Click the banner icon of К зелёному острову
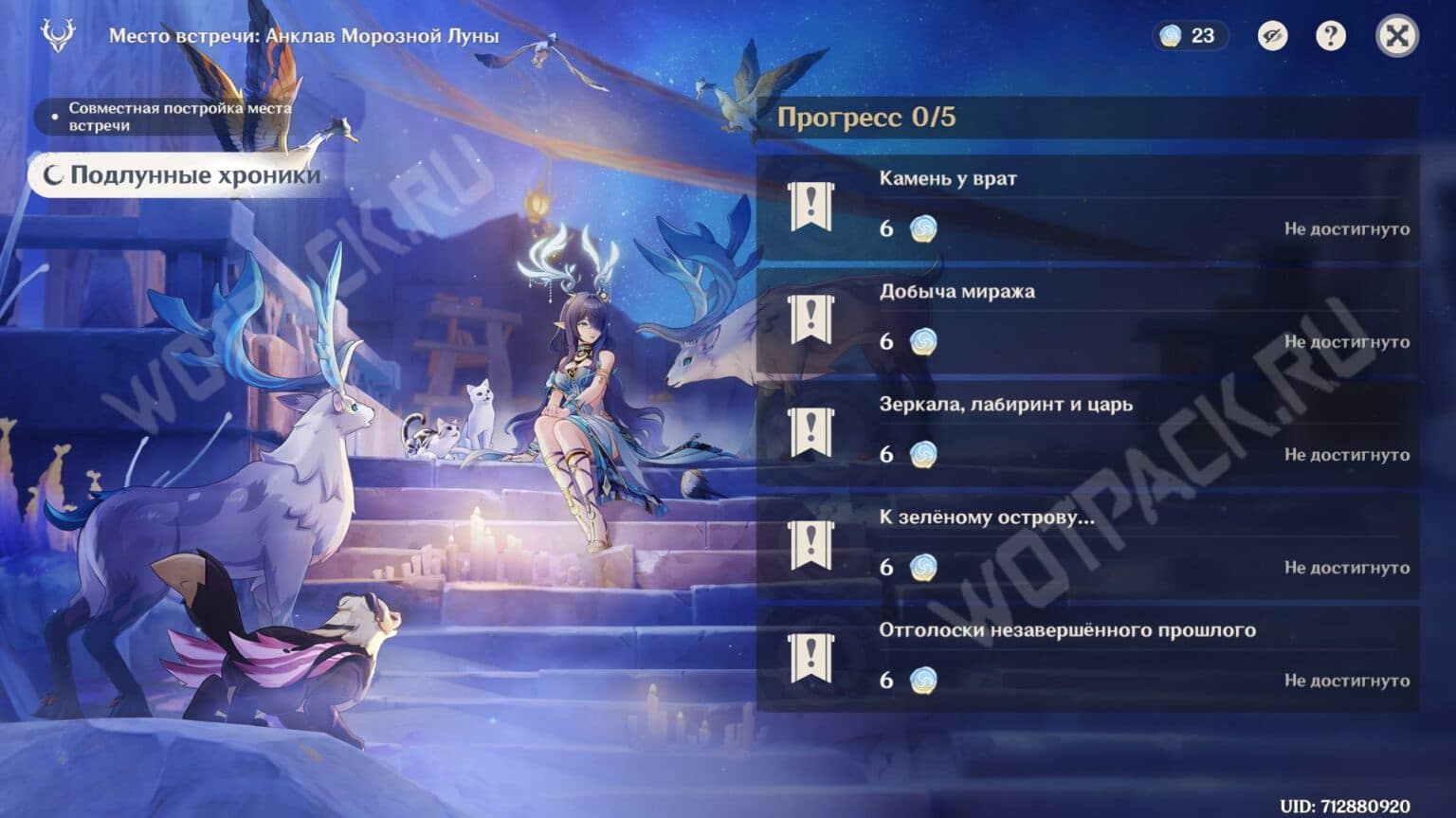This screenshot has height=818, width=1456. 810,542
